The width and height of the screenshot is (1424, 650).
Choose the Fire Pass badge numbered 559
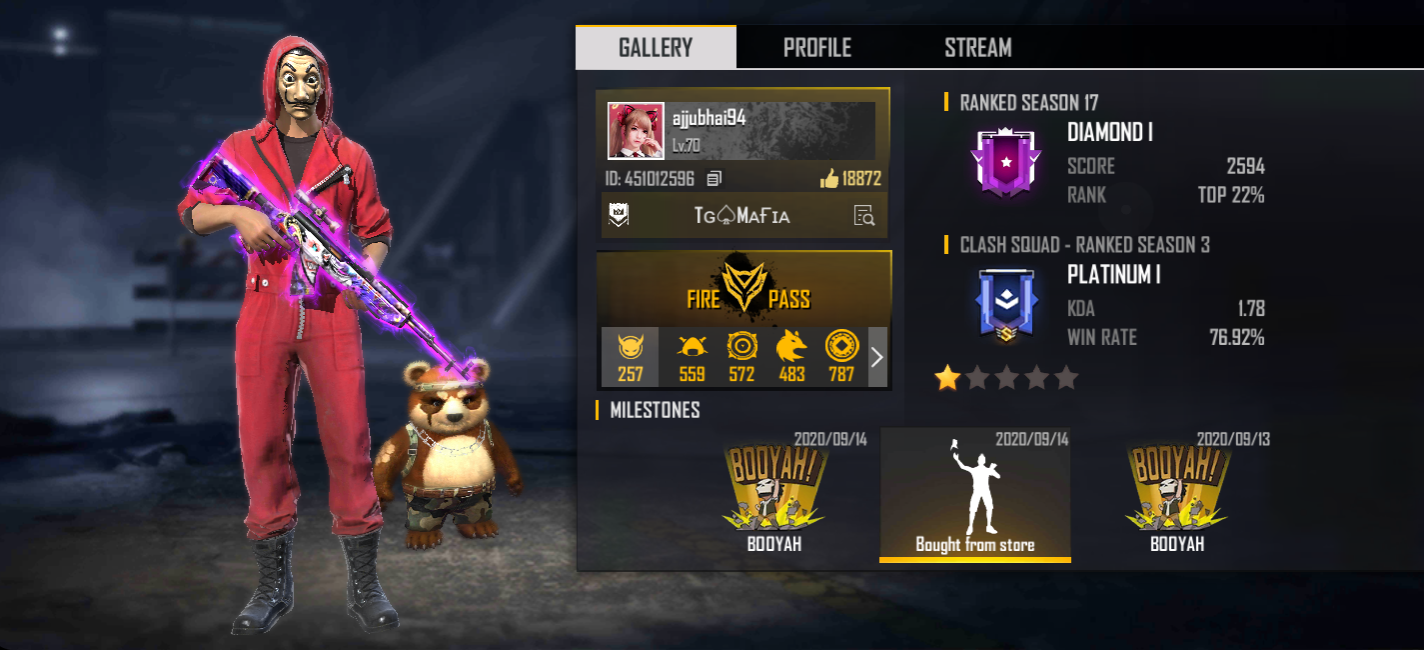[x=691, y=357]
